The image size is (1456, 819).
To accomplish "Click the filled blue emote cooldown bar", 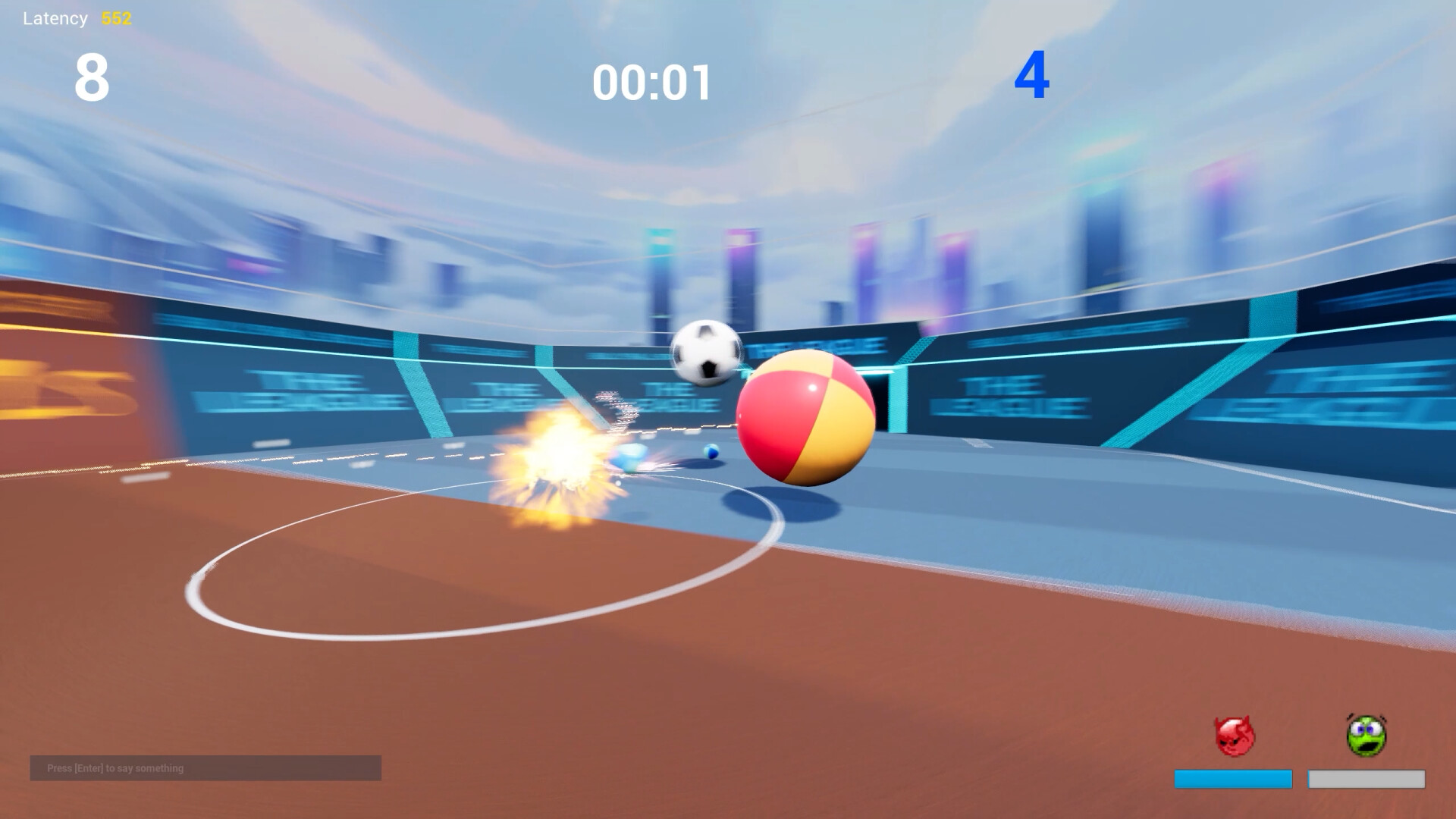I will coord(1235,778).
